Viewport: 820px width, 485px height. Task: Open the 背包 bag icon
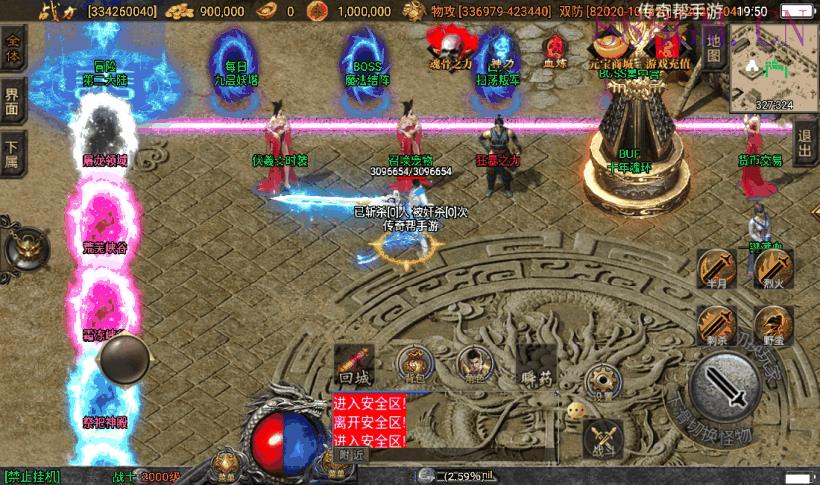(x=412, y=365)
